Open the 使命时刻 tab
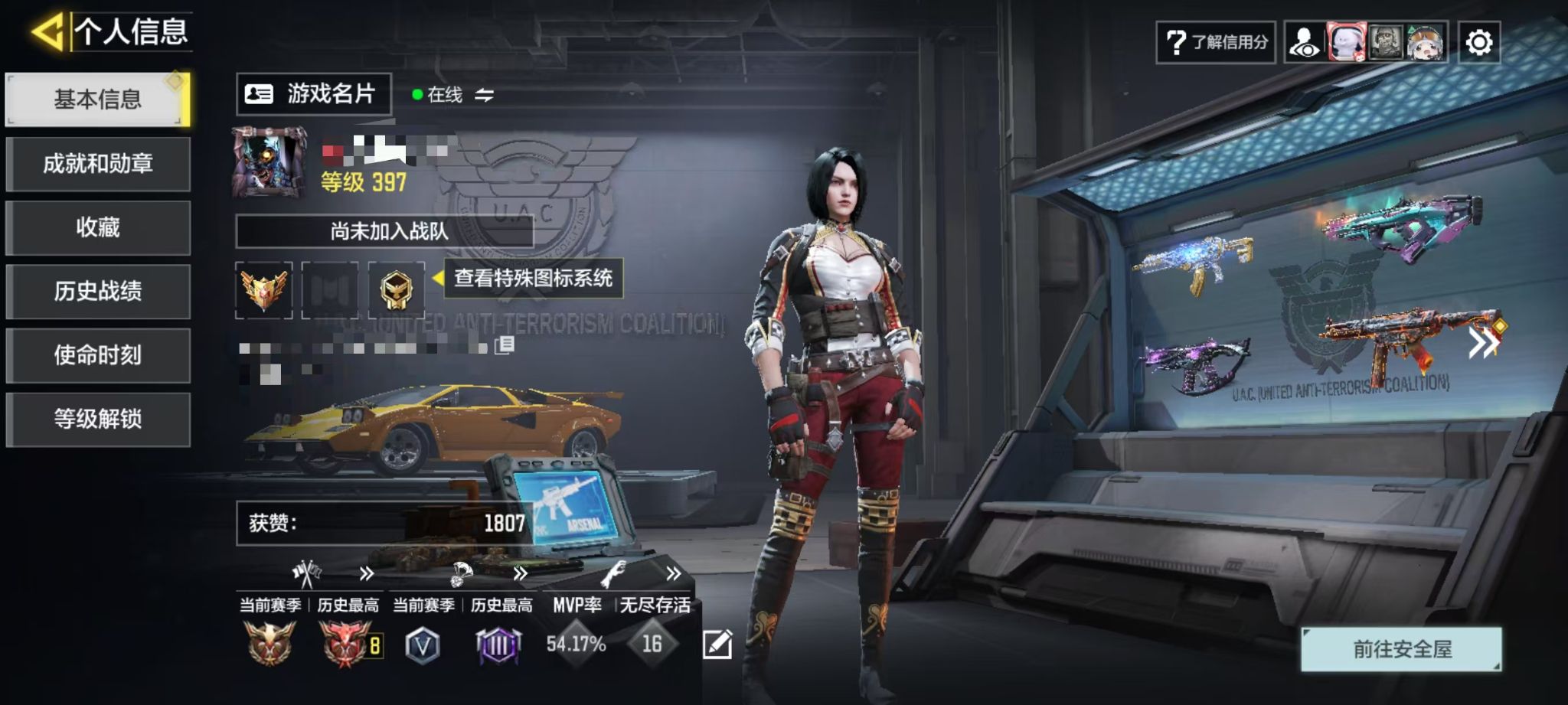 tap(97, 355)
